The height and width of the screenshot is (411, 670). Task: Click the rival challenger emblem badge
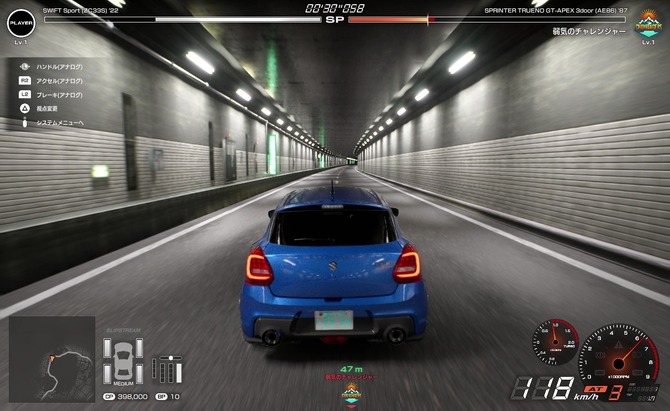[x=648, y=20]
